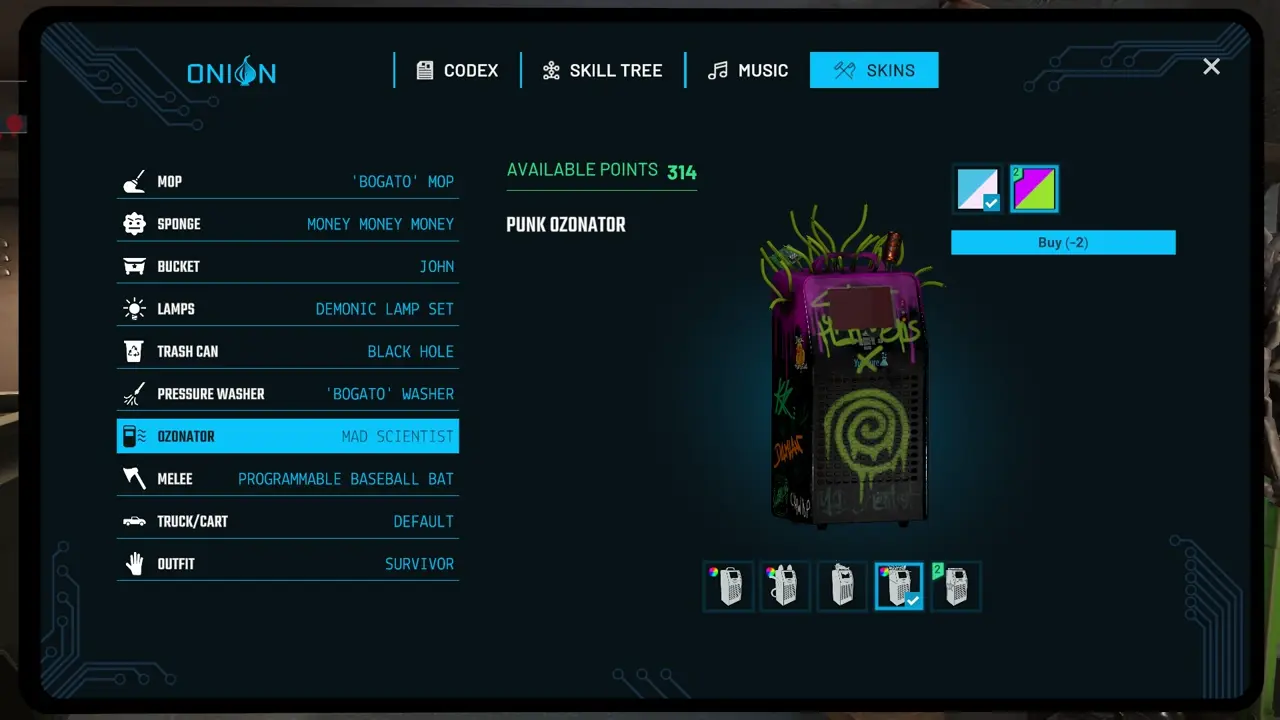
Task: Click the Sponge category icon
Action: point(134,223)
